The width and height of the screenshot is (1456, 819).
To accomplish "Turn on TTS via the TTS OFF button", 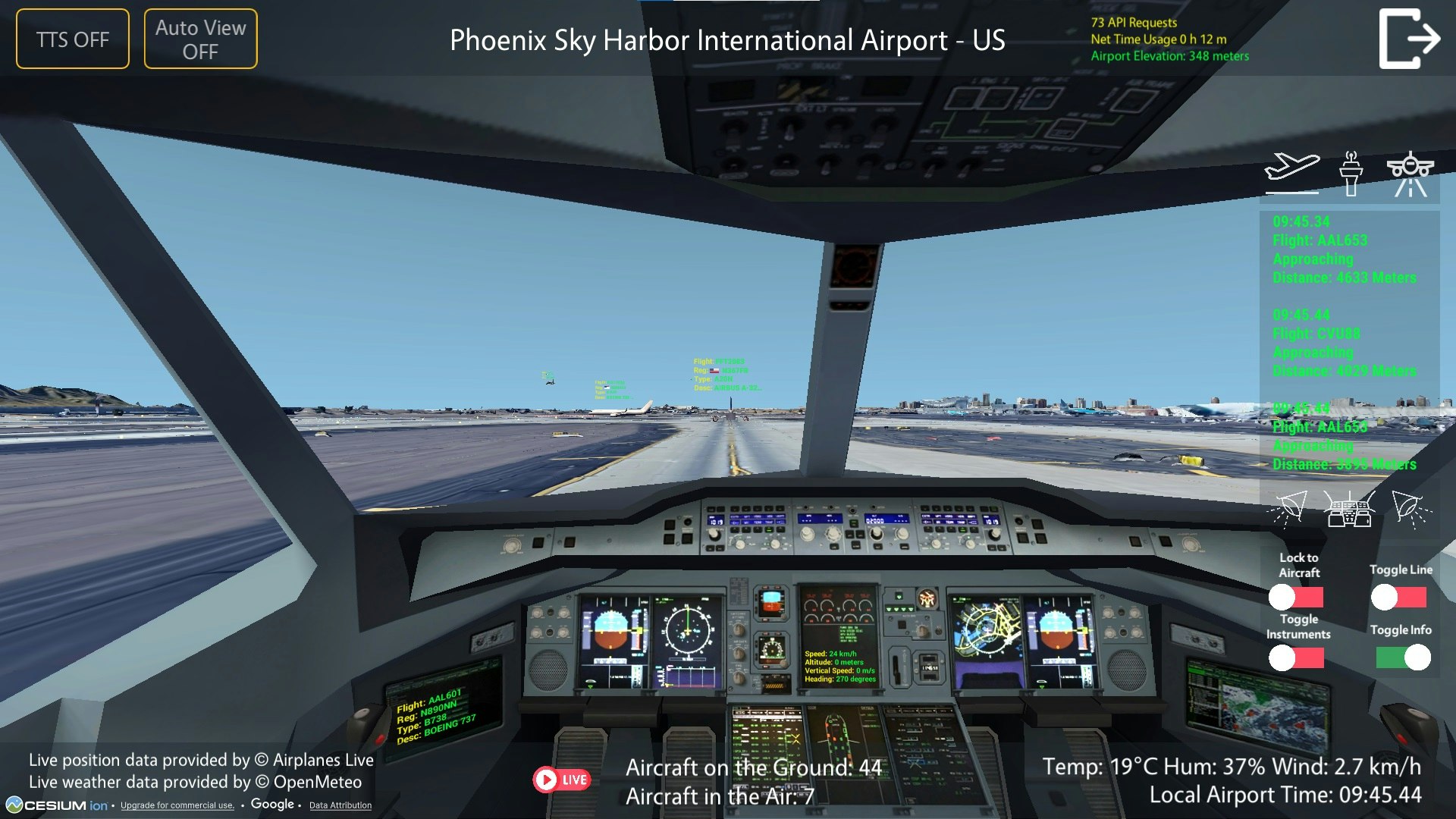I will tap(72, 38).
